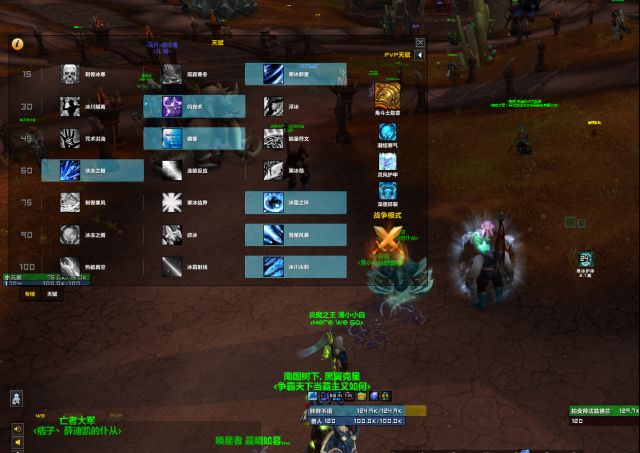Viewport: 640px width, 453px height.
Task: Pick the snowflake talent on row 75
Action: pos(172,203)
